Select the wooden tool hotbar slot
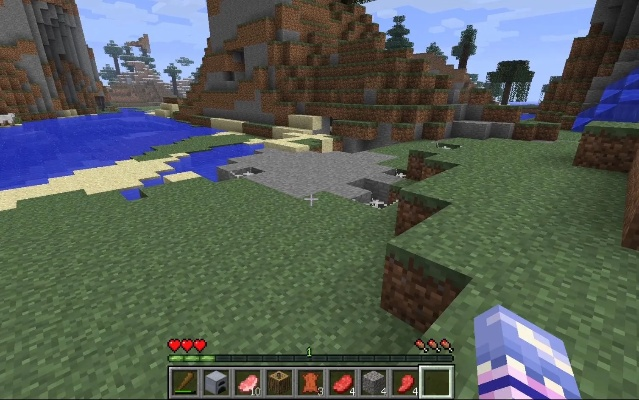The width and height of the screenshot is (639, 400). click(x=184, y=381)
